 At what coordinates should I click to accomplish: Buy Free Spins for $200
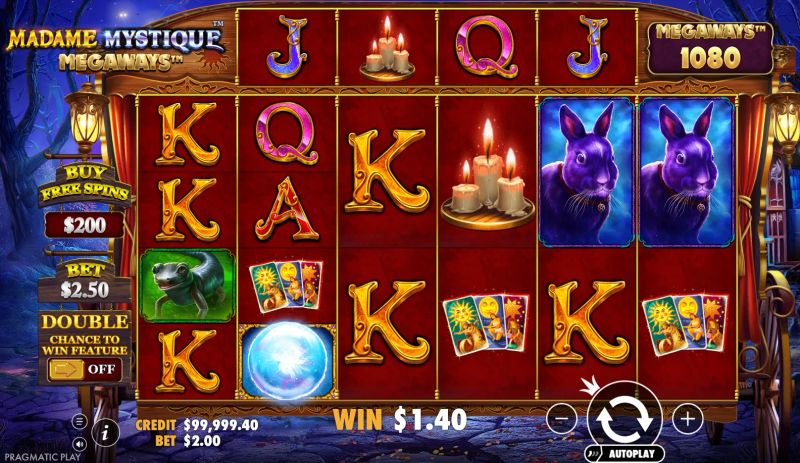(x=84, y=210)
